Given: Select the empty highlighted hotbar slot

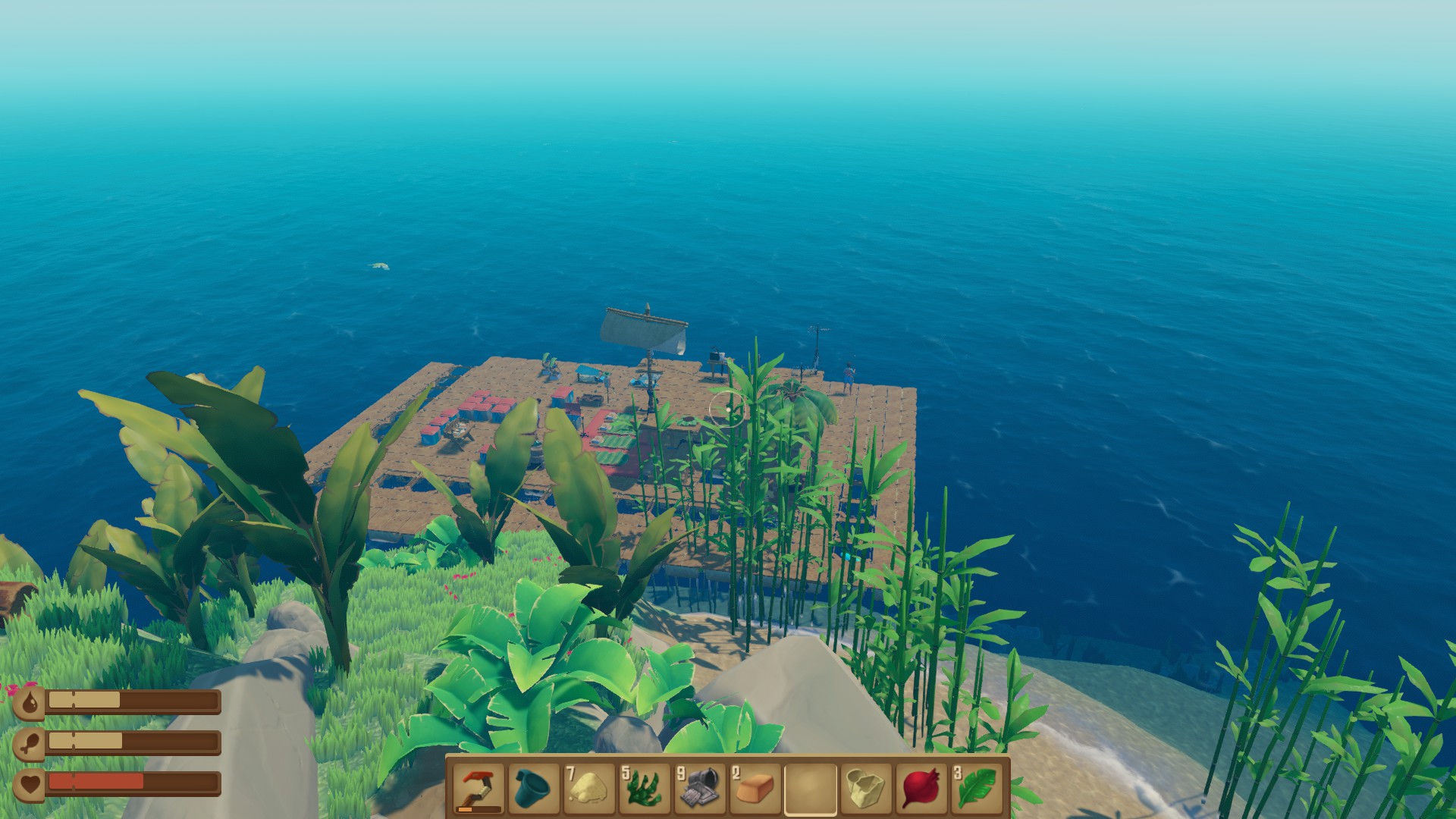Looking at the screenshot, I should pos(811,788).
